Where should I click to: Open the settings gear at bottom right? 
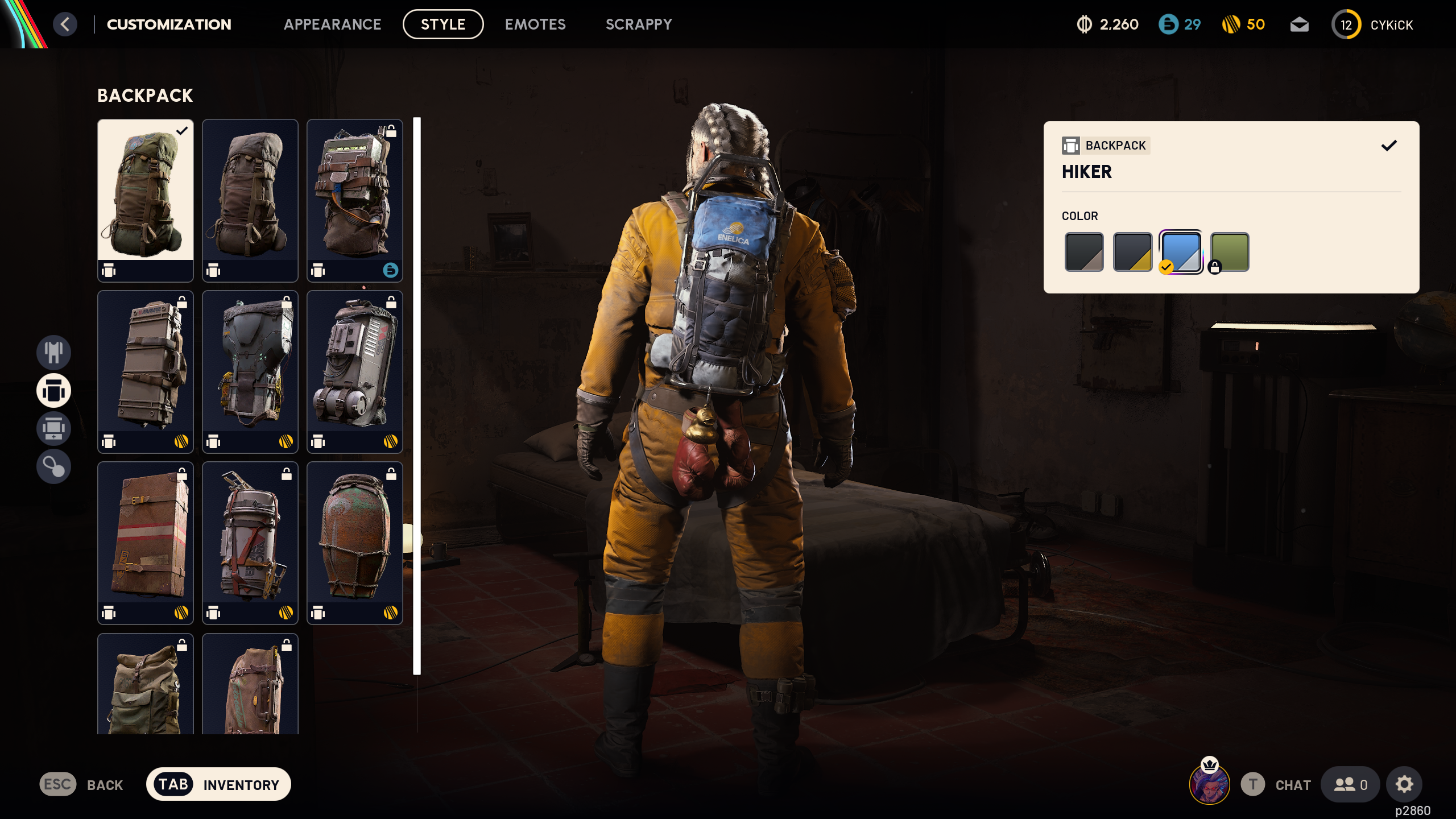point(1405,784)
